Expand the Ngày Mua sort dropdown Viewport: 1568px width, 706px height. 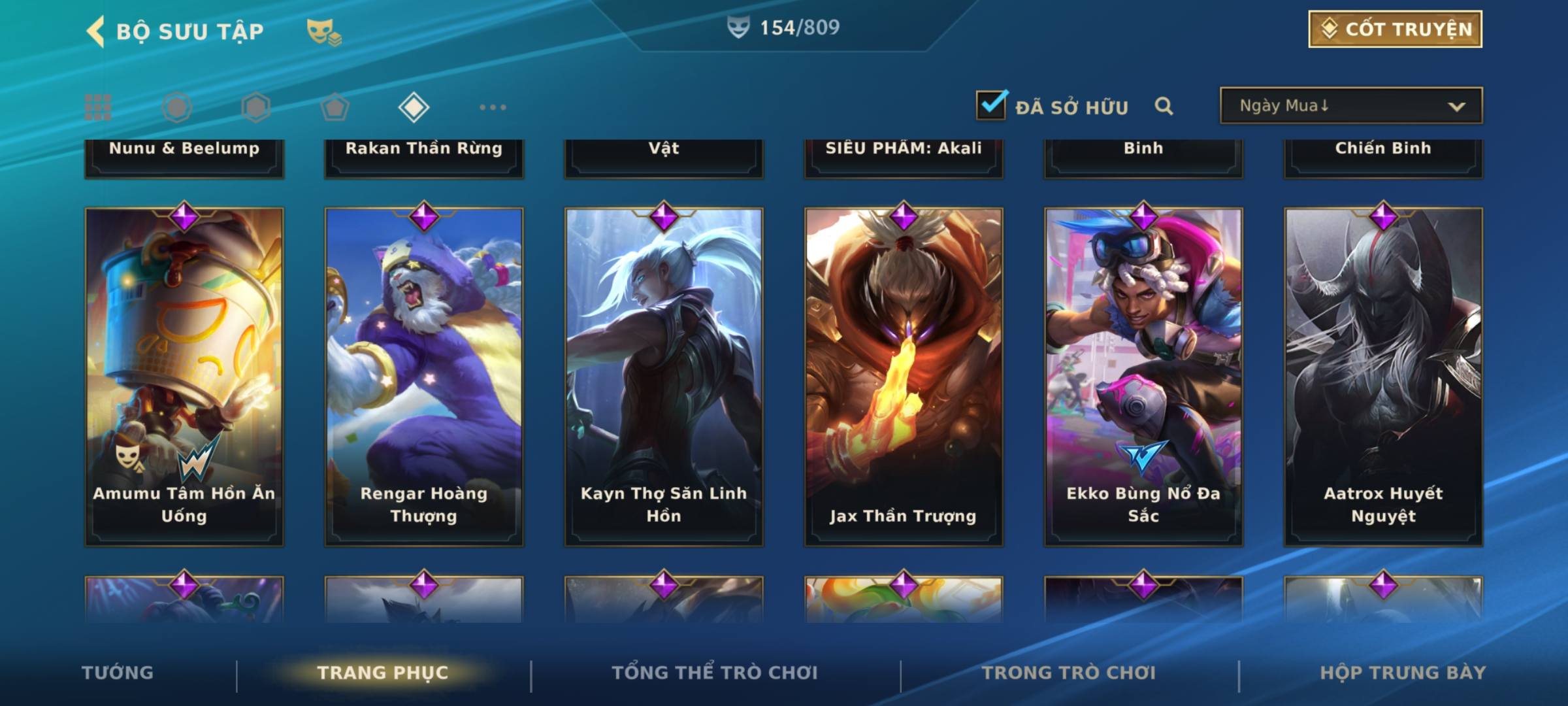[x=1350, y=106]
